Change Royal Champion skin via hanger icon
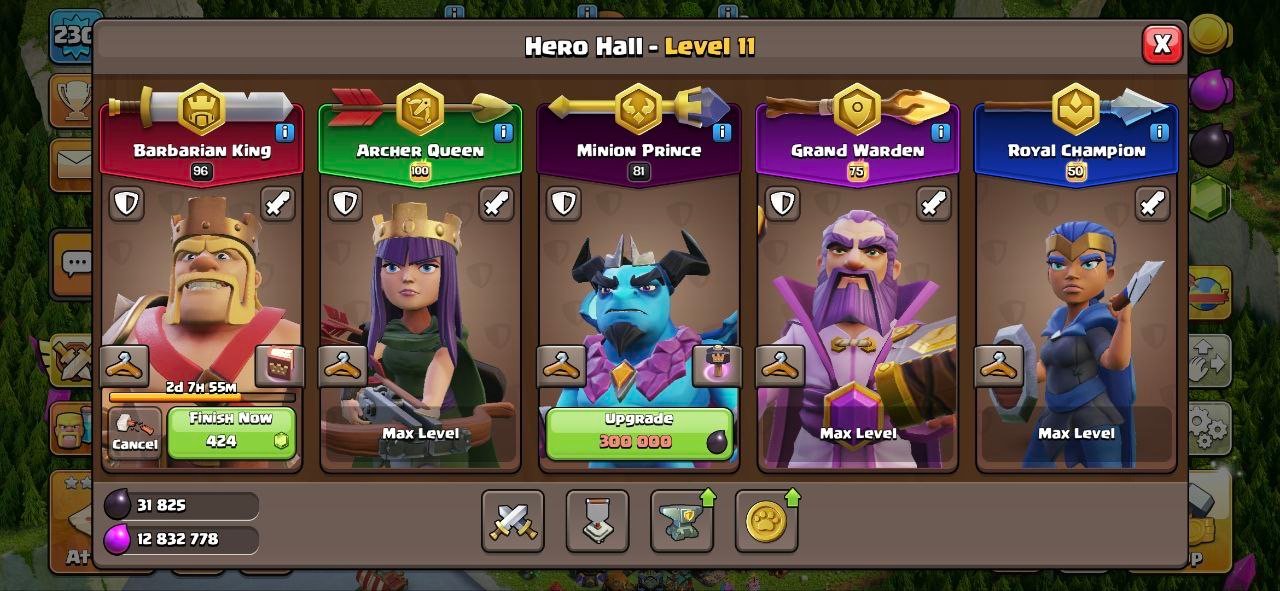Screen dimensions: 1280x591 coord(998,366)
